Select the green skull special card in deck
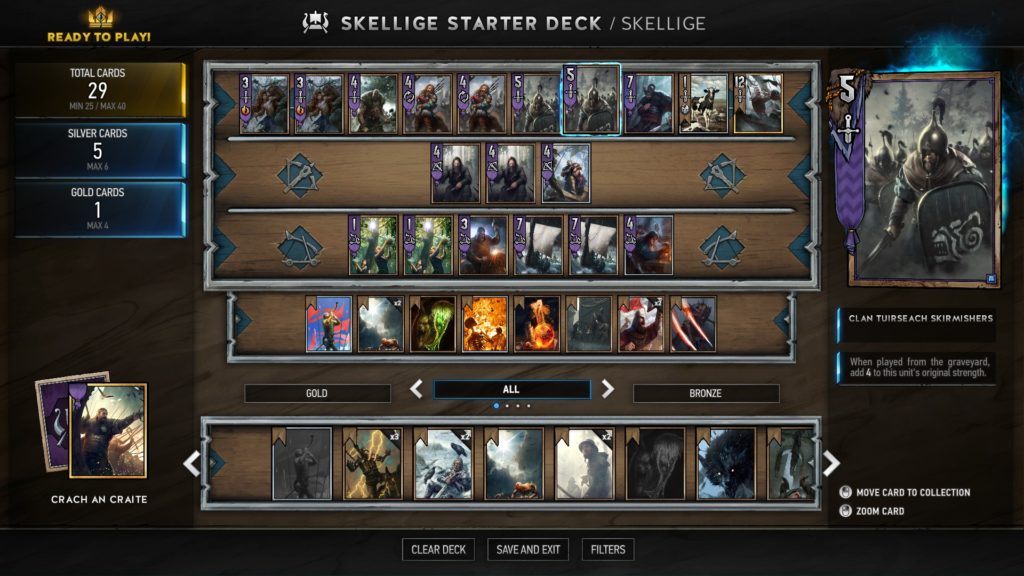This screenshot has width=1024, height=576. 433,324
